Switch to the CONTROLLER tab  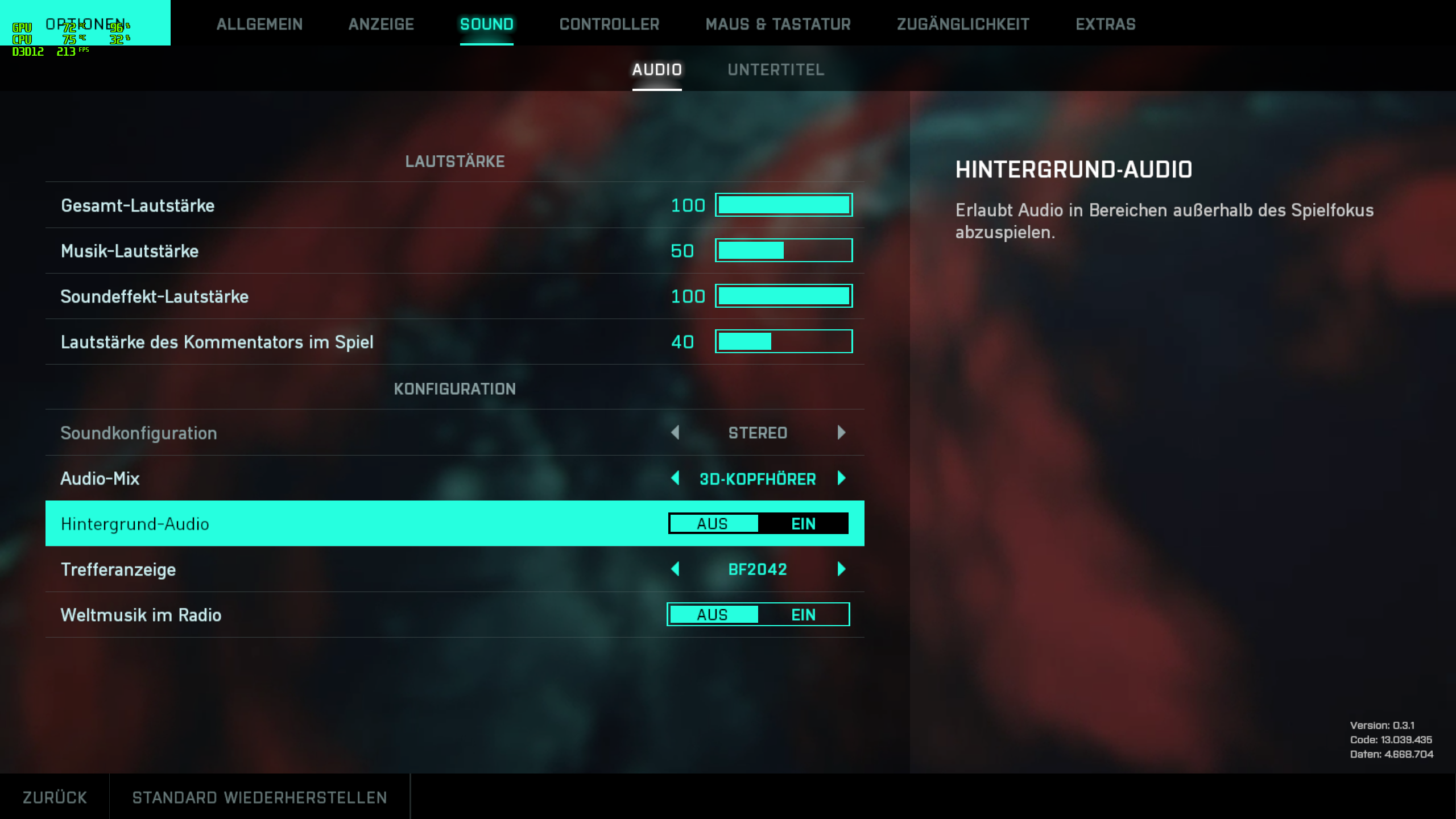click(609, 24)
